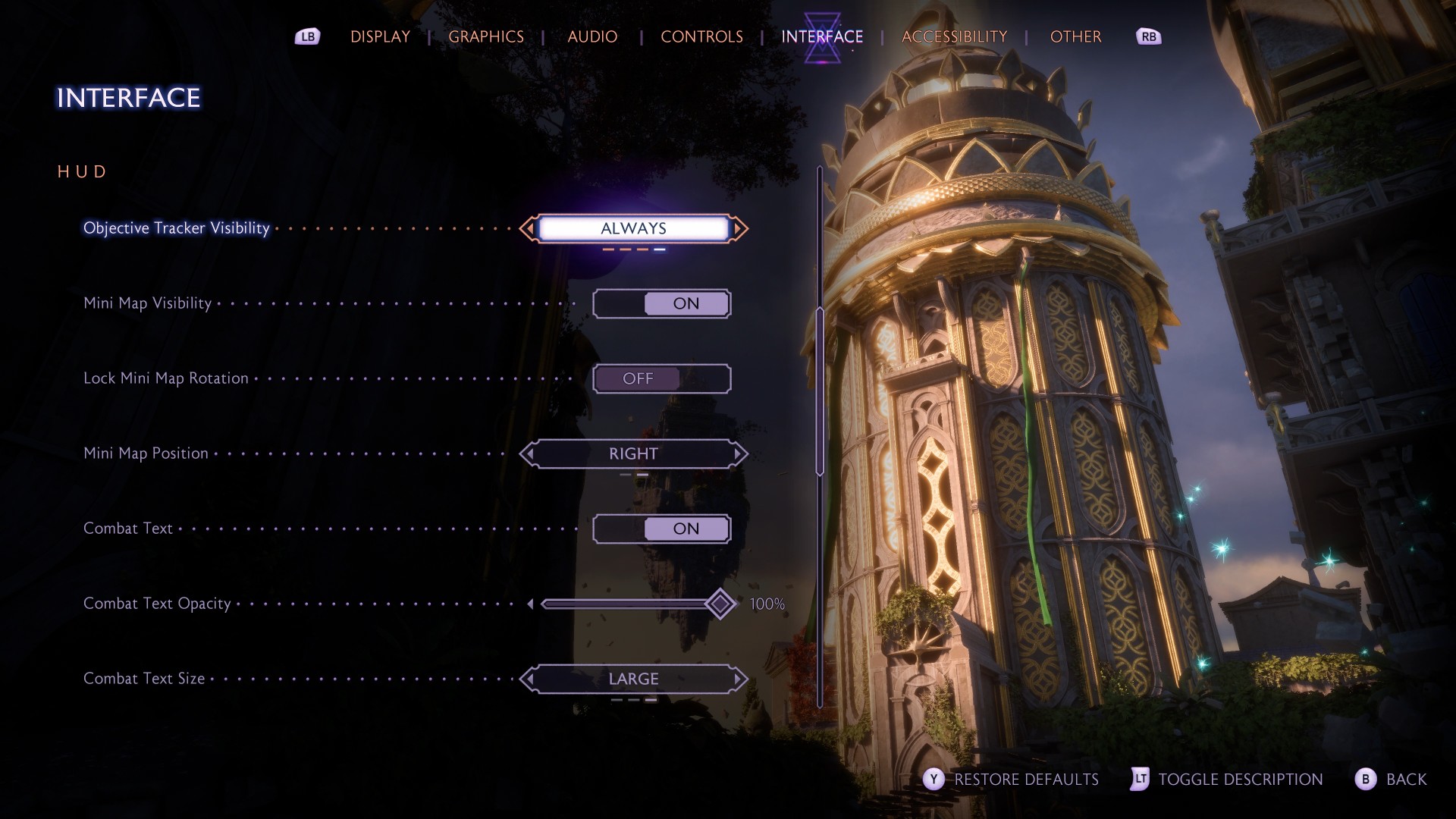The image size is (1456, 819).
Task: Click the right arrow on Combat Text Size
Action: click(x=739, y=679)
